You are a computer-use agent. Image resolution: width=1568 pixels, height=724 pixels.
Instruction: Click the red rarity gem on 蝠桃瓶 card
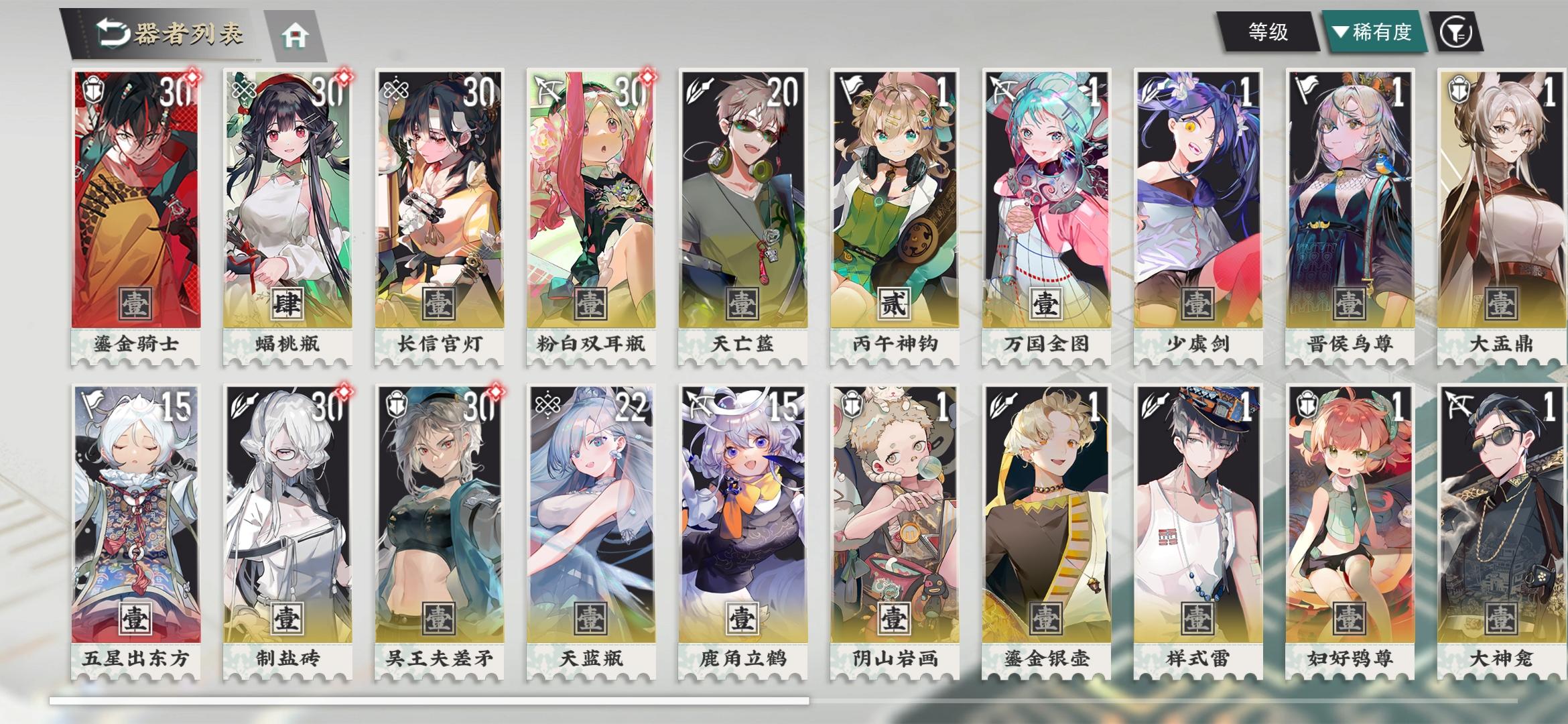[x=344, y=78]
